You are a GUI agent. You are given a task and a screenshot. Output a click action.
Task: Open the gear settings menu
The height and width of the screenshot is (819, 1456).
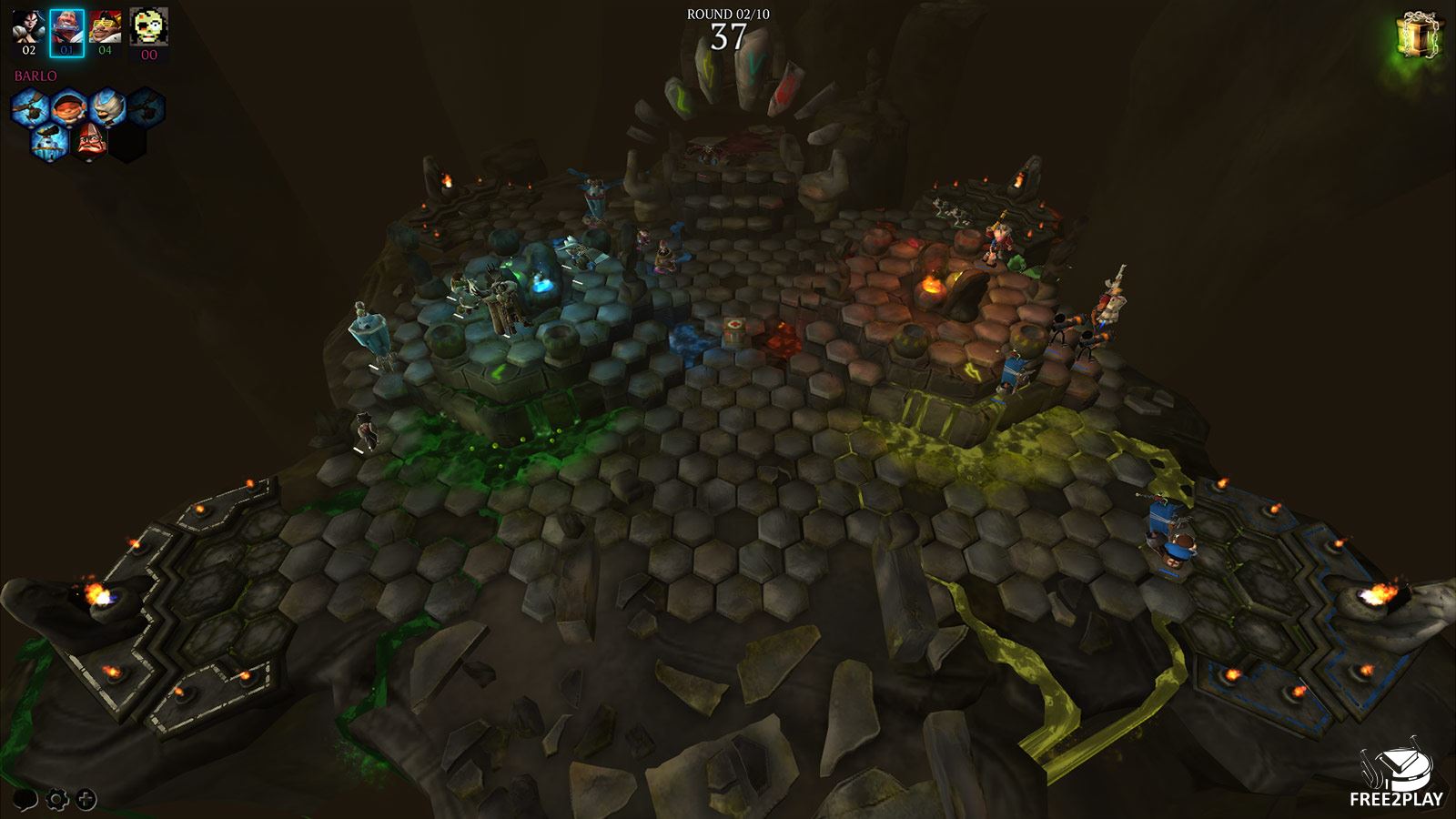[x=56, y=800]
